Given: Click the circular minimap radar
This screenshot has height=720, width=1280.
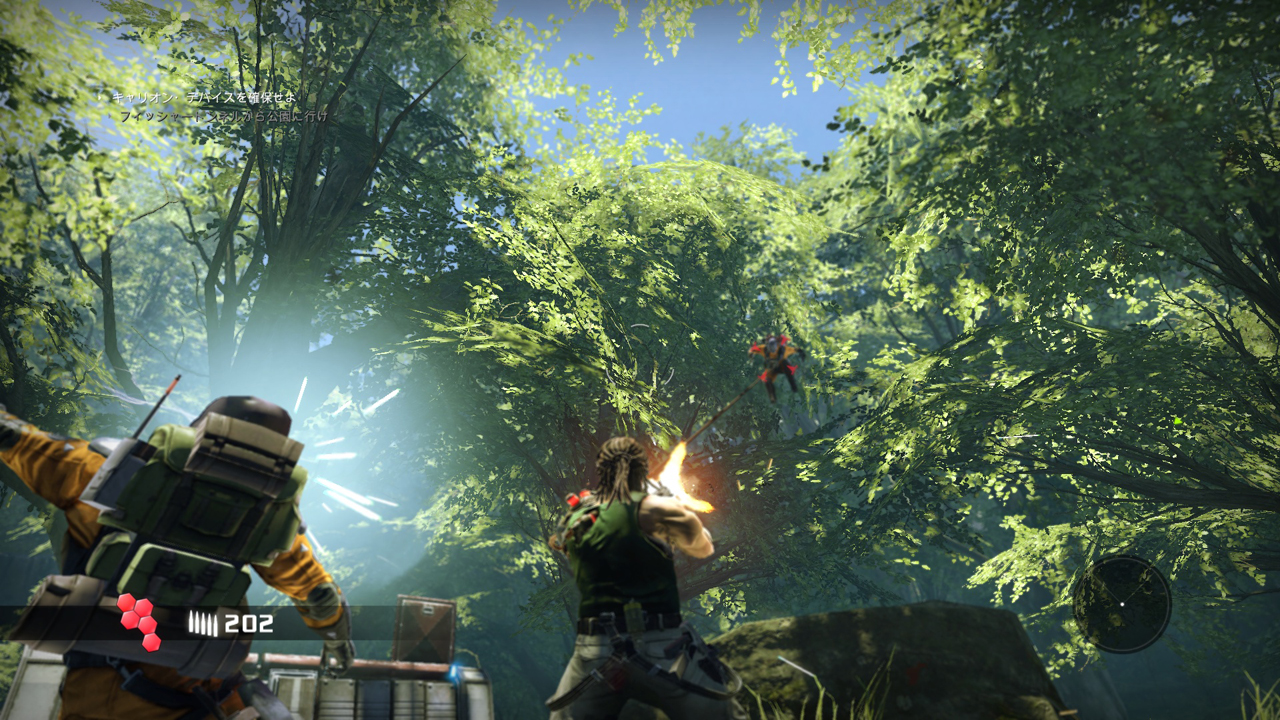Looking at the screenshot, I should coord(1121,604).
